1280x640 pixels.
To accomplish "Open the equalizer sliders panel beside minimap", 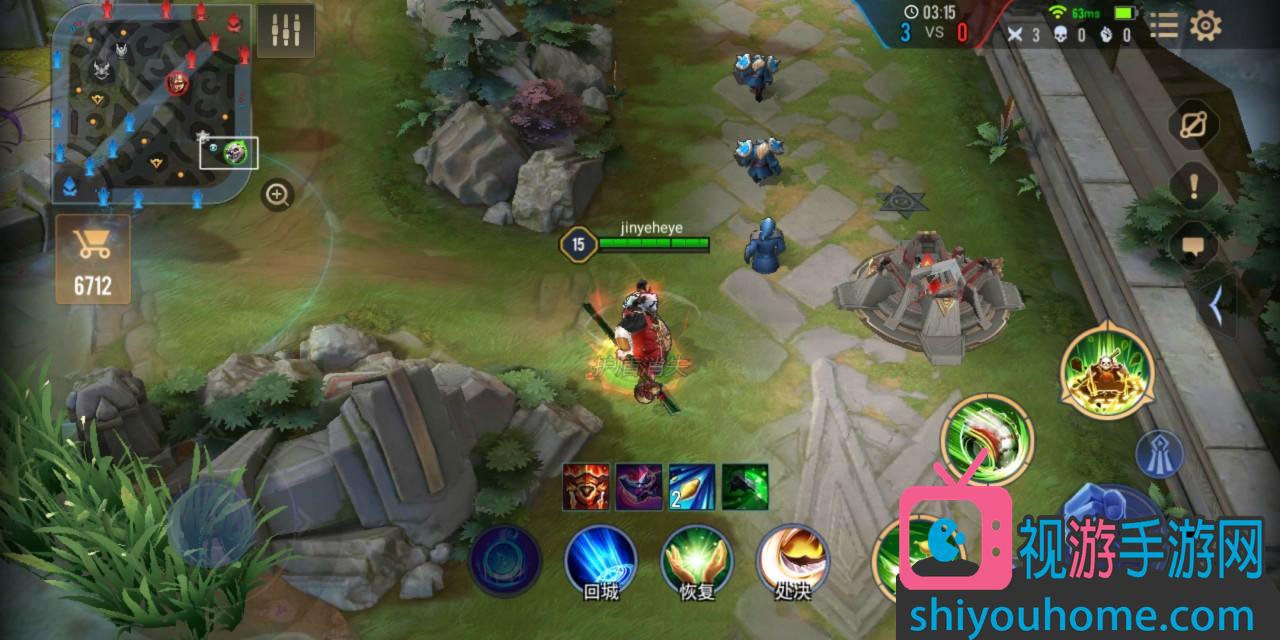I will tap(285, 32).
